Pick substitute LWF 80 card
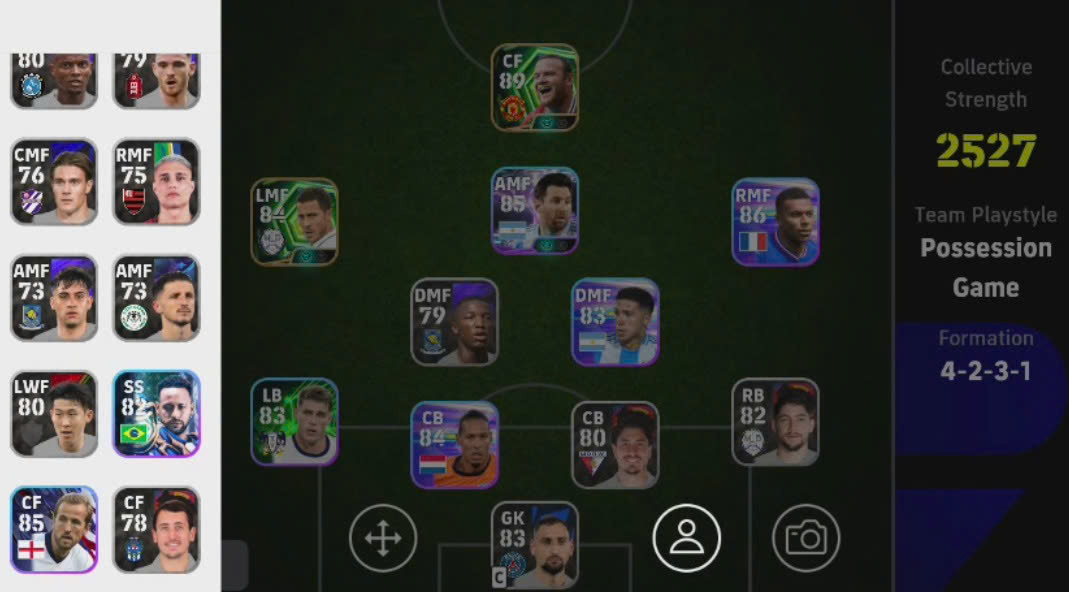This screenshot has width=1069, height=592. 54,413
